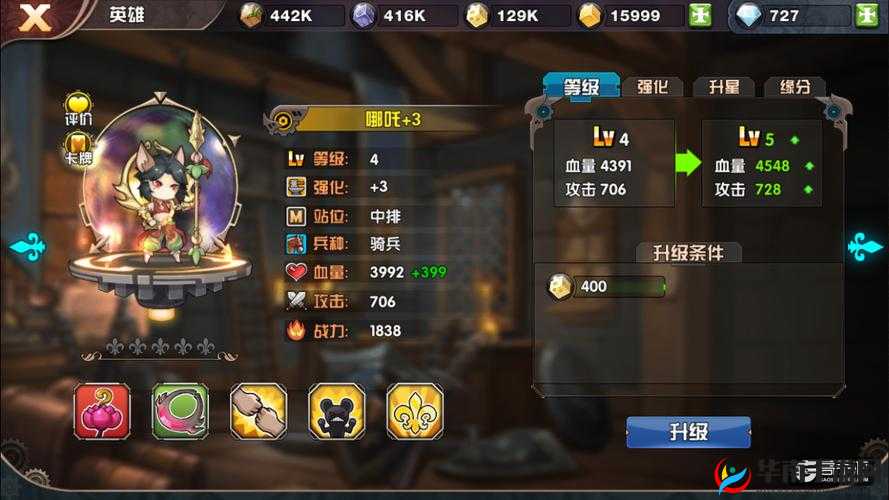Choose the black bear silhouette skill
889x500 pixels.
(336, 410)
